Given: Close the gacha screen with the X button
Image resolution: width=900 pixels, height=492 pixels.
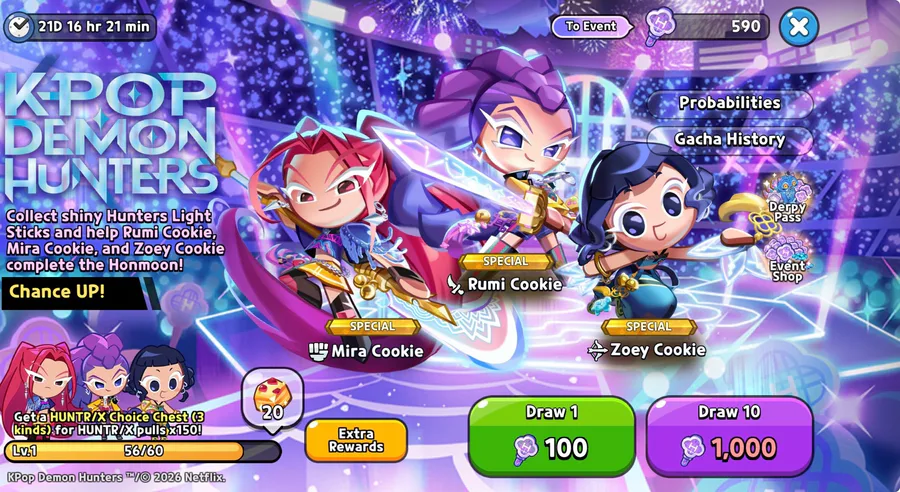Looking at the screenshot, I should 797,27.
